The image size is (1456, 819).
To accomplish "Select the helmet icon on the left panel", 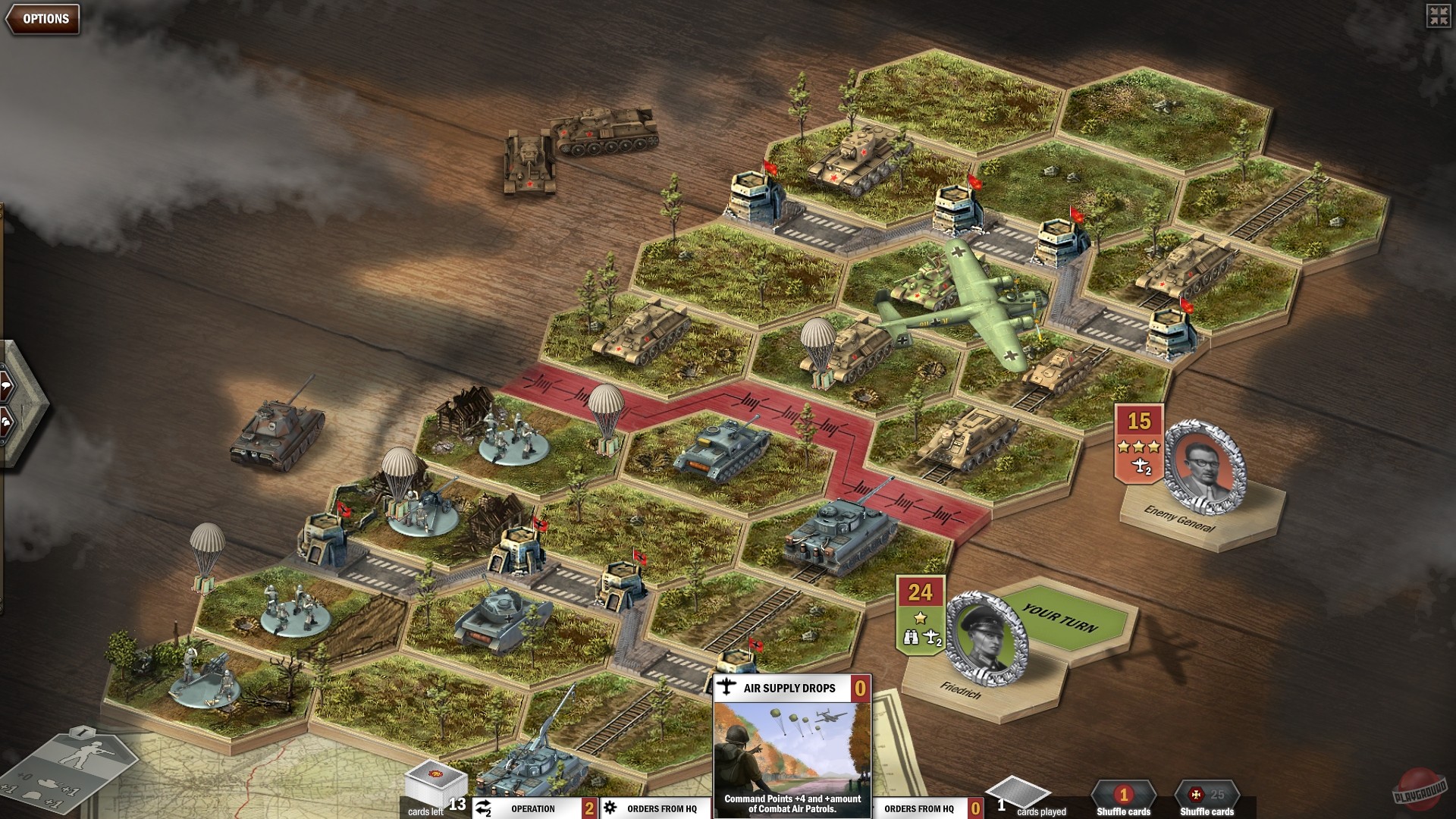I will 6,422.
